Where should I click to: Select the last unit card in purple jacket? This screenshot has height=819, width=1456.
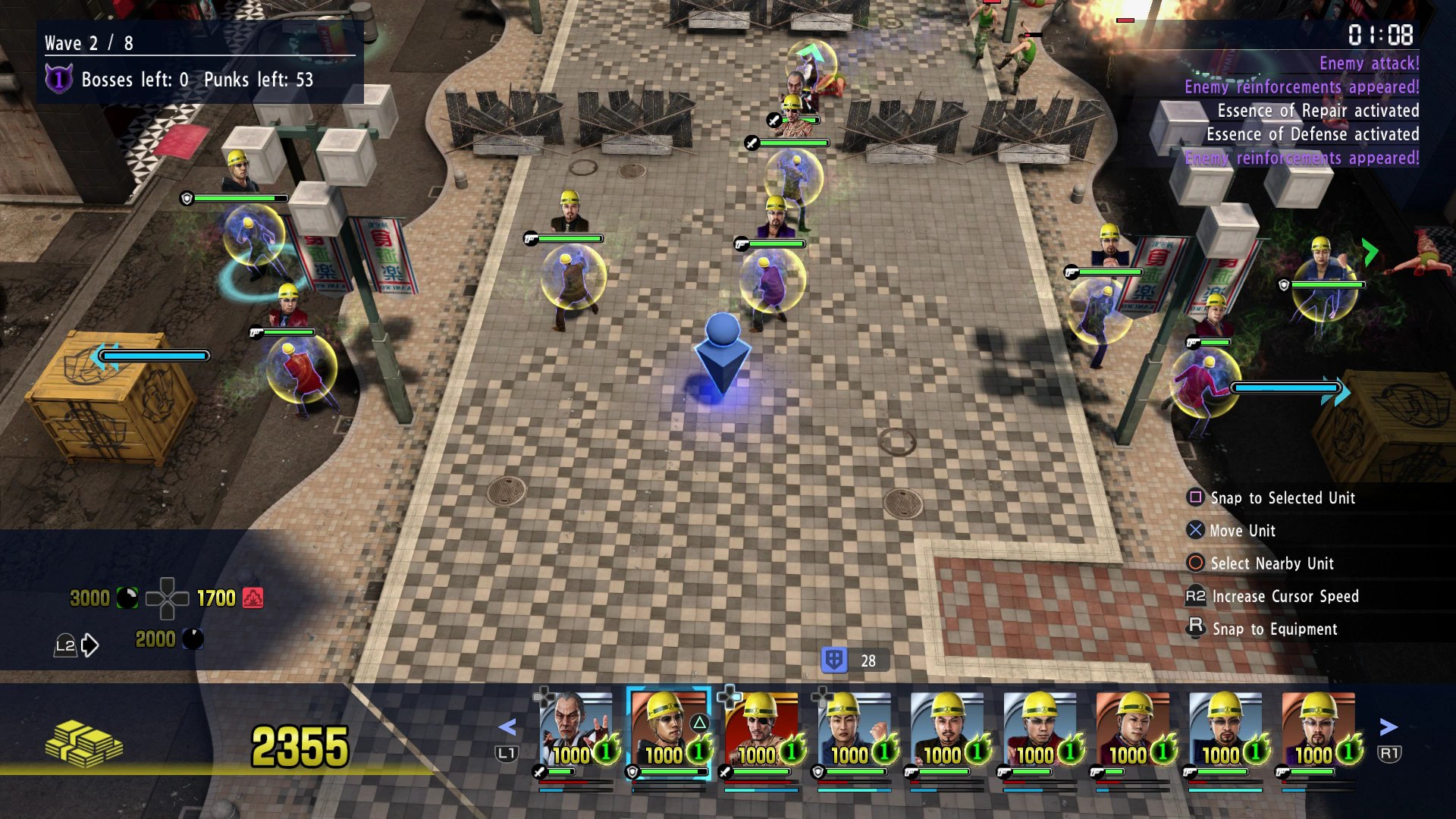coord(1318,730)
